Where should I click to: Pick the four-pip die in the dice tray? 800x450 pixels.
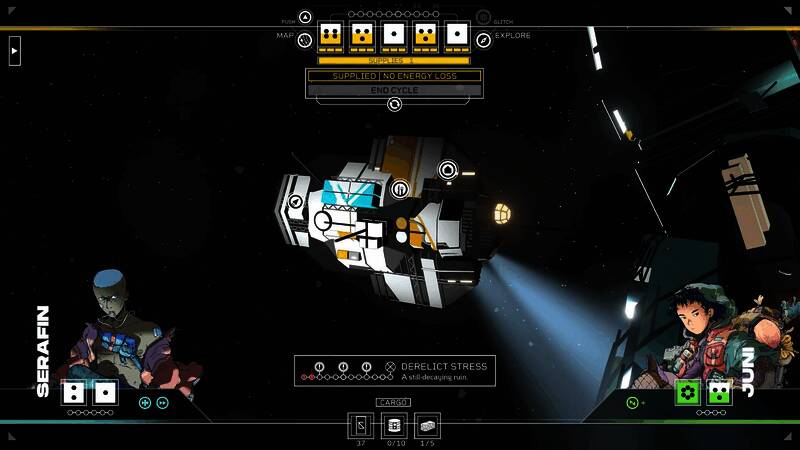(331, 36)
